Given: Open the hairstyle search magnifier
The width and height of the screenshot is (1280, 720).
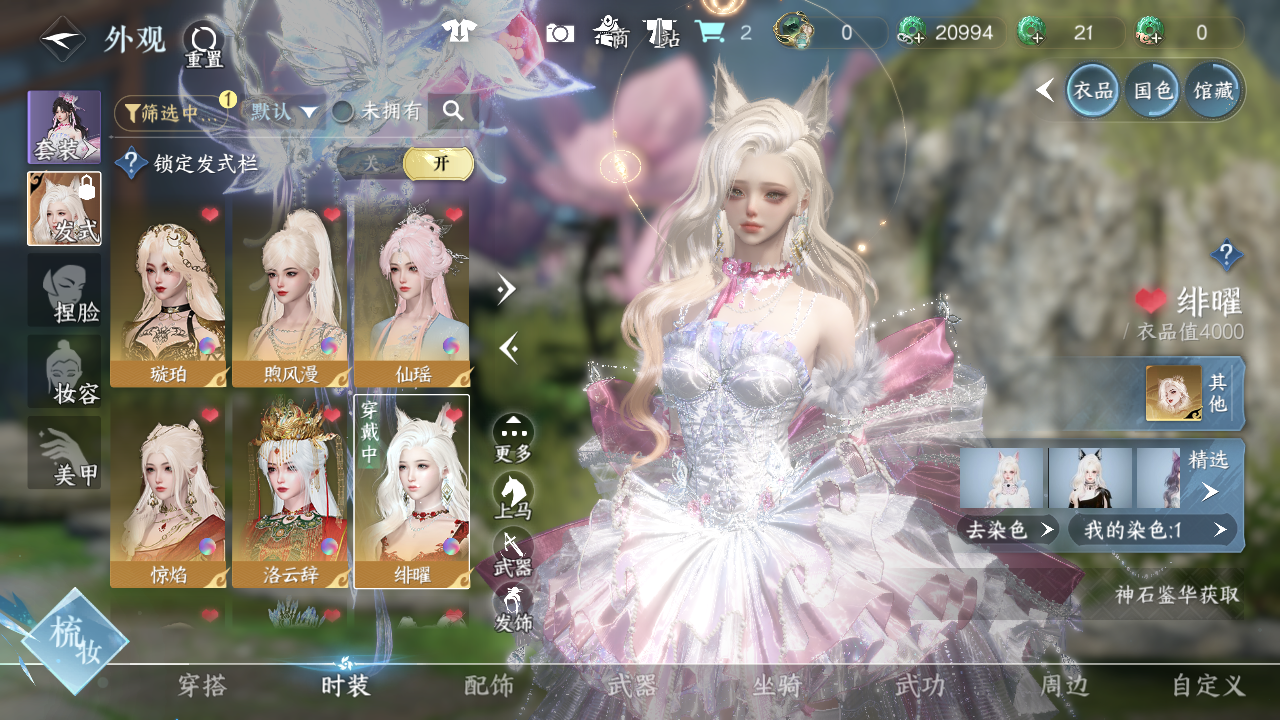Looking at the screenshot, I should [453, 112].
